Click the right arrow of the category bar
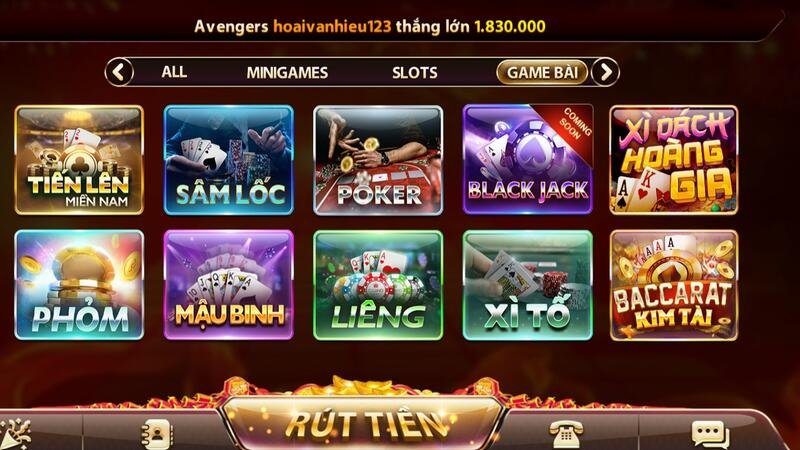 tap(605, 72)
